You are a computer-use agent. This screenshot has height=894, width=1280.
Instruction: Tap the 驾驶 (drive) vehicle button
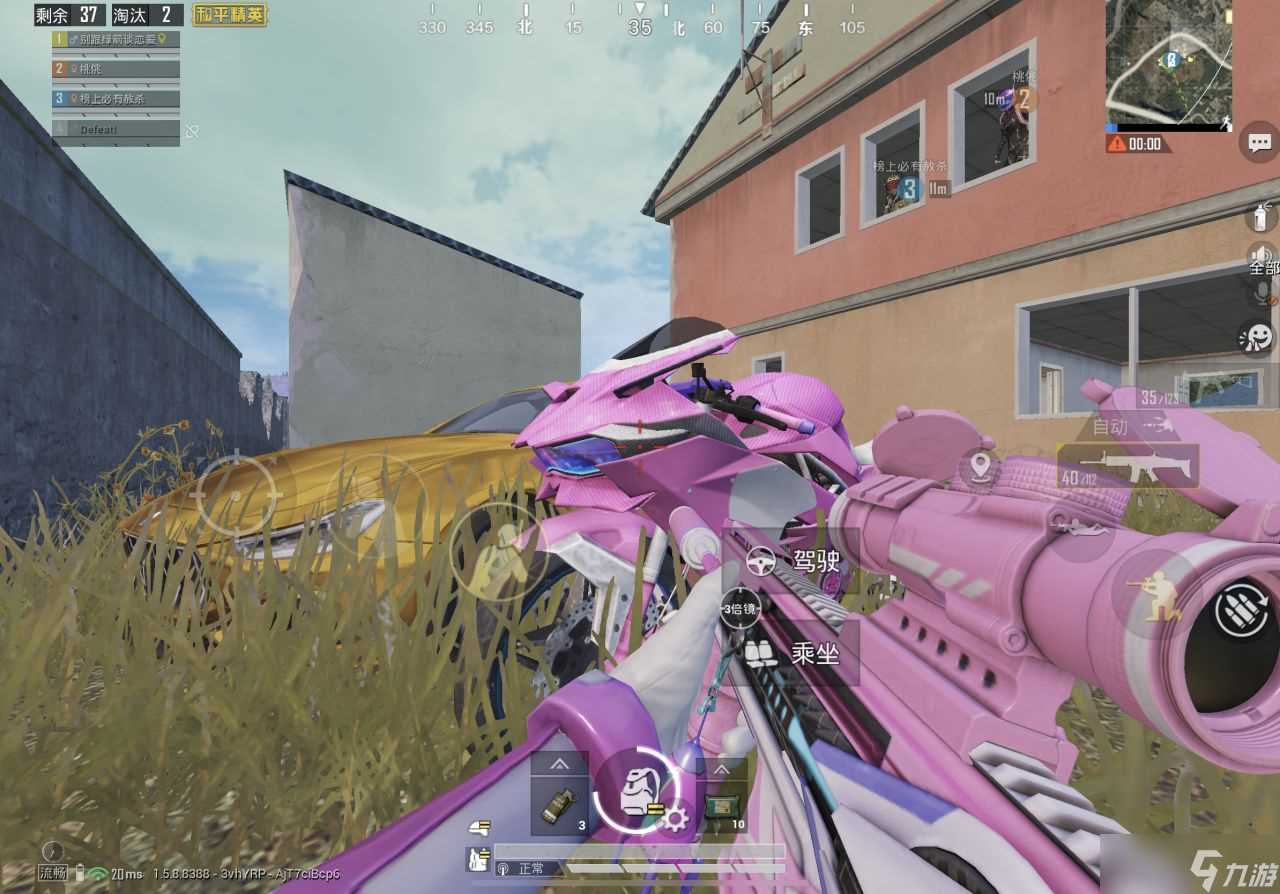(792, 561)
